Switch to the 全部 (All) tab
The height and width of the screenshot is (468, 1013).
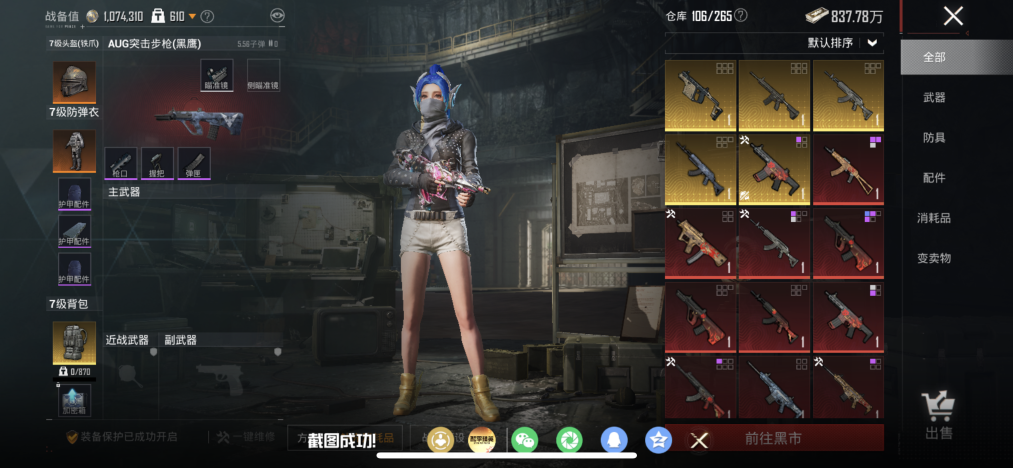coord(934,58)
